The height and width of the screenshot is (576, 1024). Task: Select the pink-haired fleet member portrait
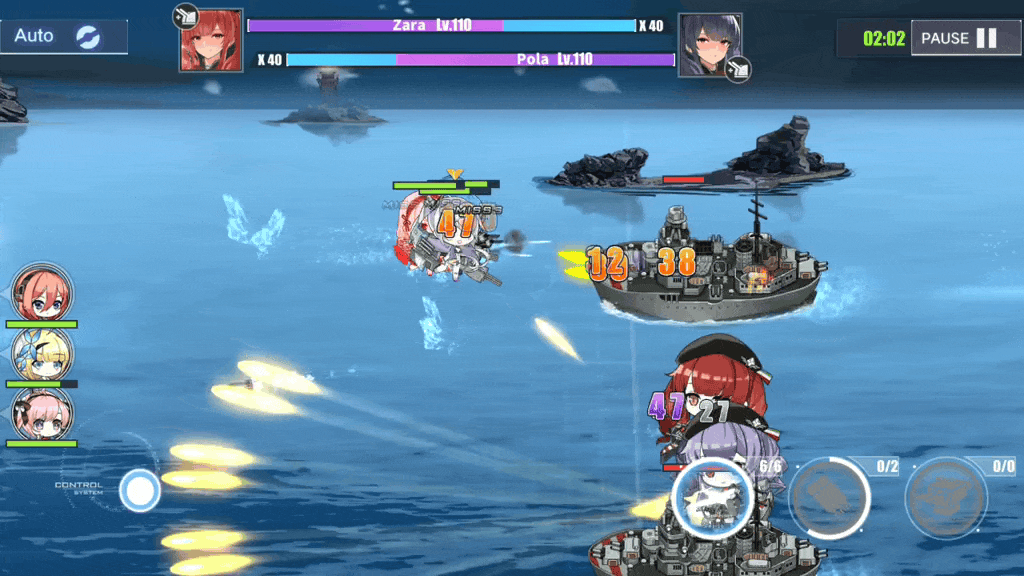coord(42,412)
